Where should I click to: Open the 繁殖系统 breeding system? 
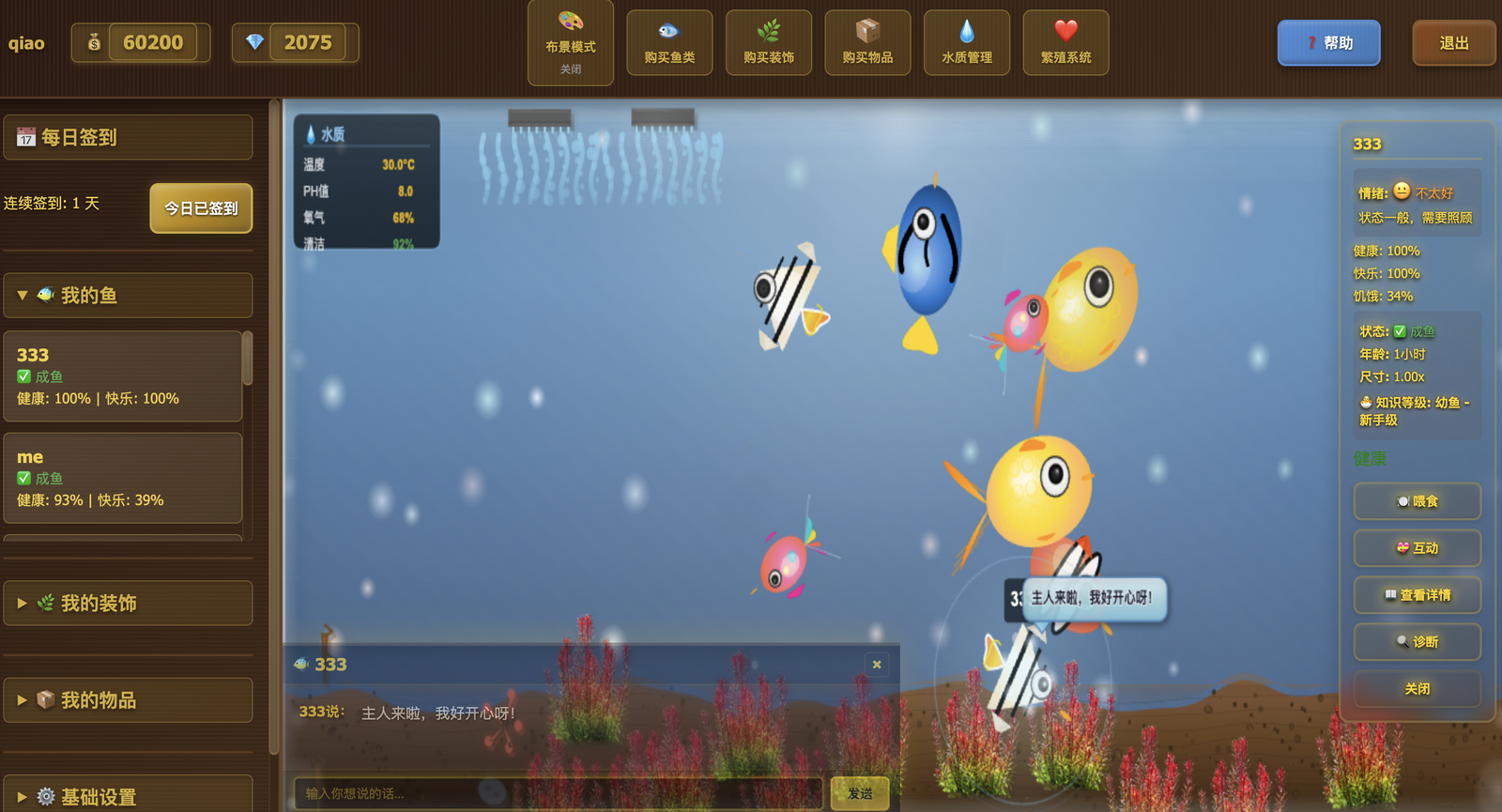tap(1065, 42)
